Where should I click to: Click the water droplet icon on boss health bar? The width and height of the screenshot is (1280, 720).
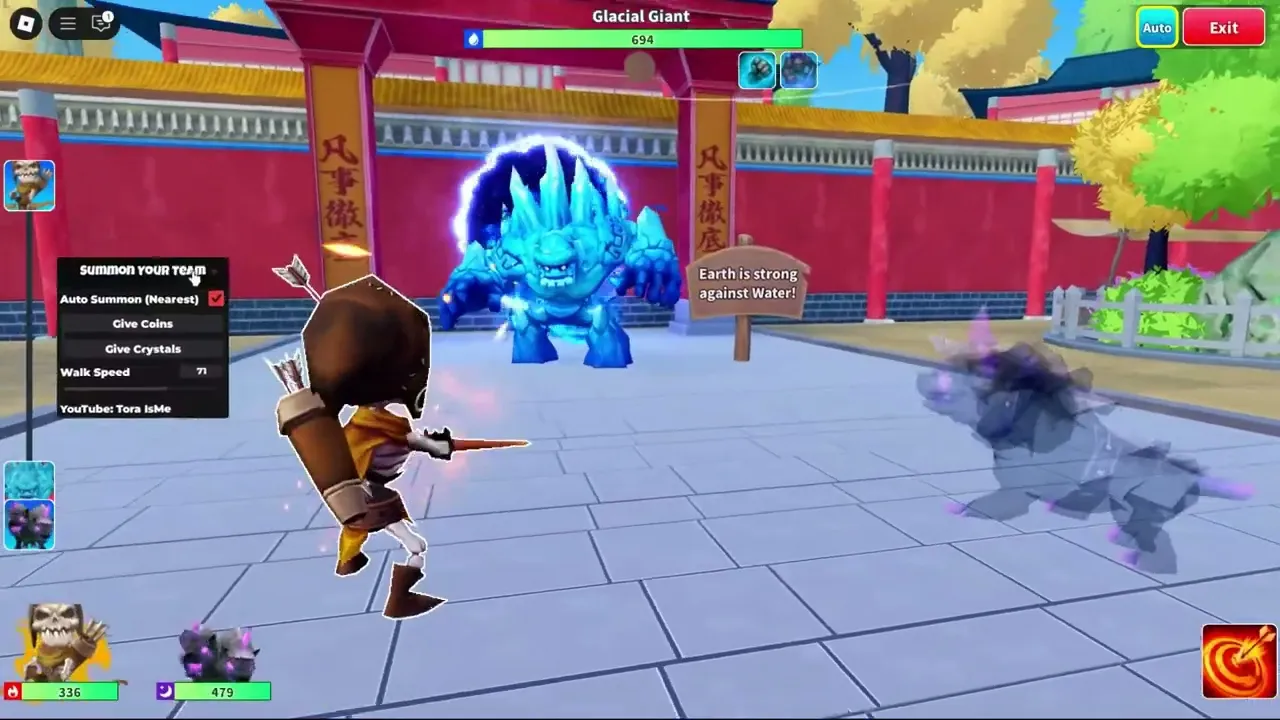pyautogui.click(x=473, y=39)
